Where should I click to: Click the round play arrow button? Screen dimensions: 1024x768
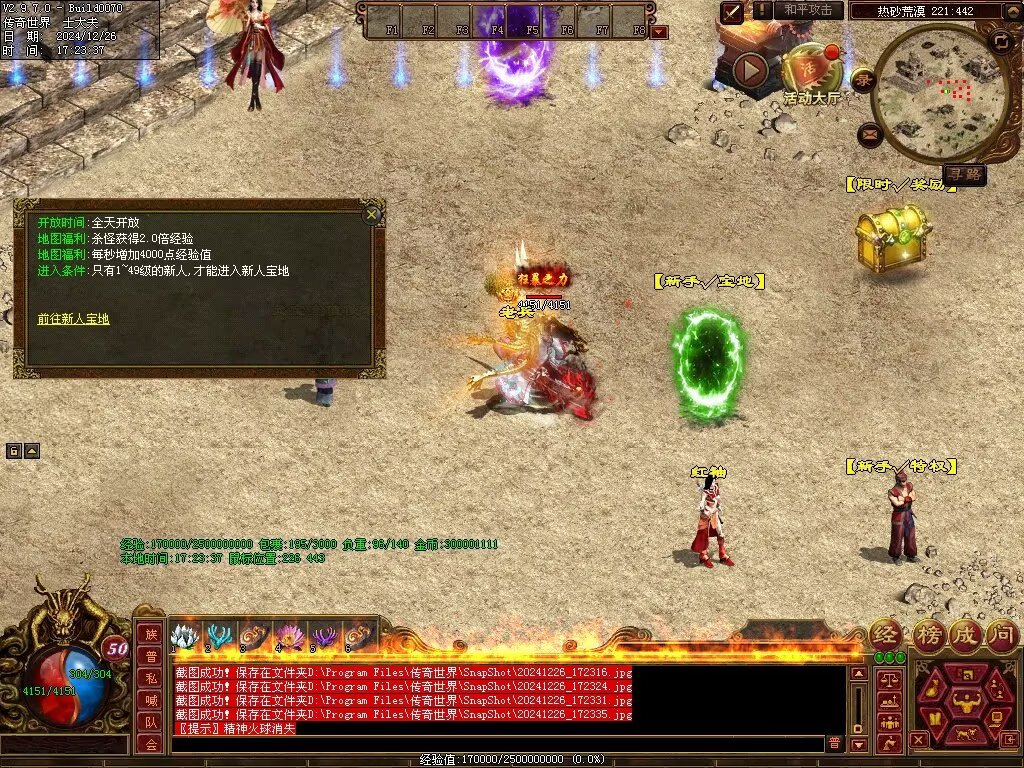point(751,69)
